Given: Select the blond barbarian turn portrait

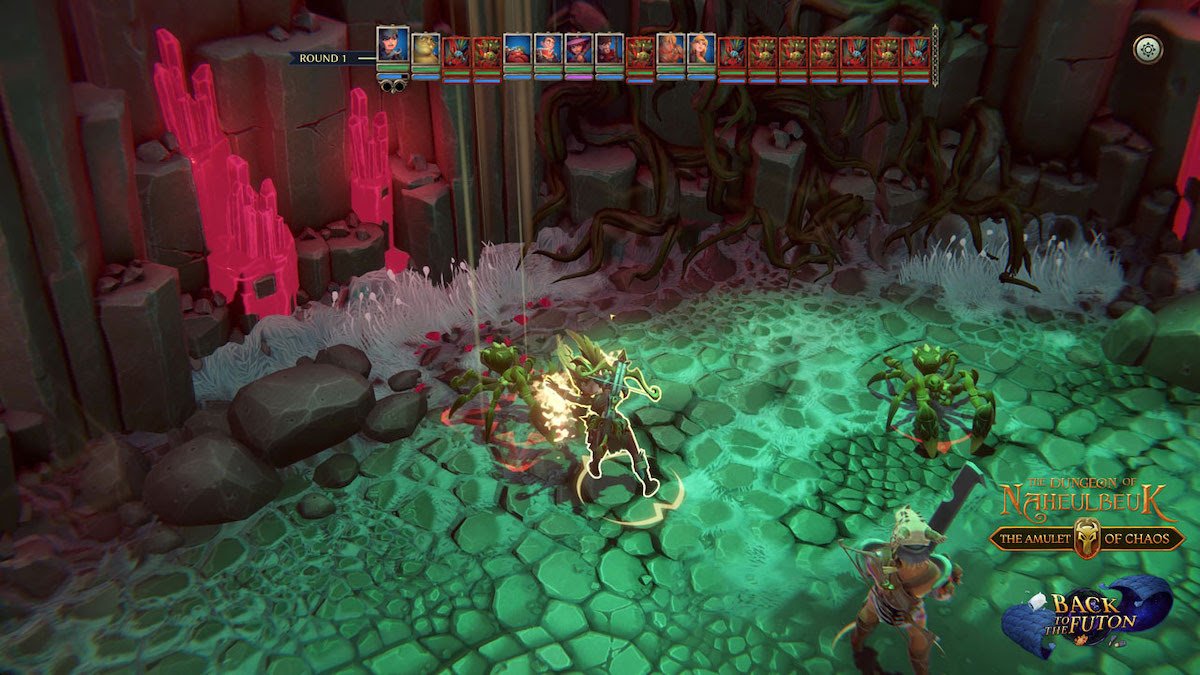Looking at the screenshot, I should pos(670,50).
